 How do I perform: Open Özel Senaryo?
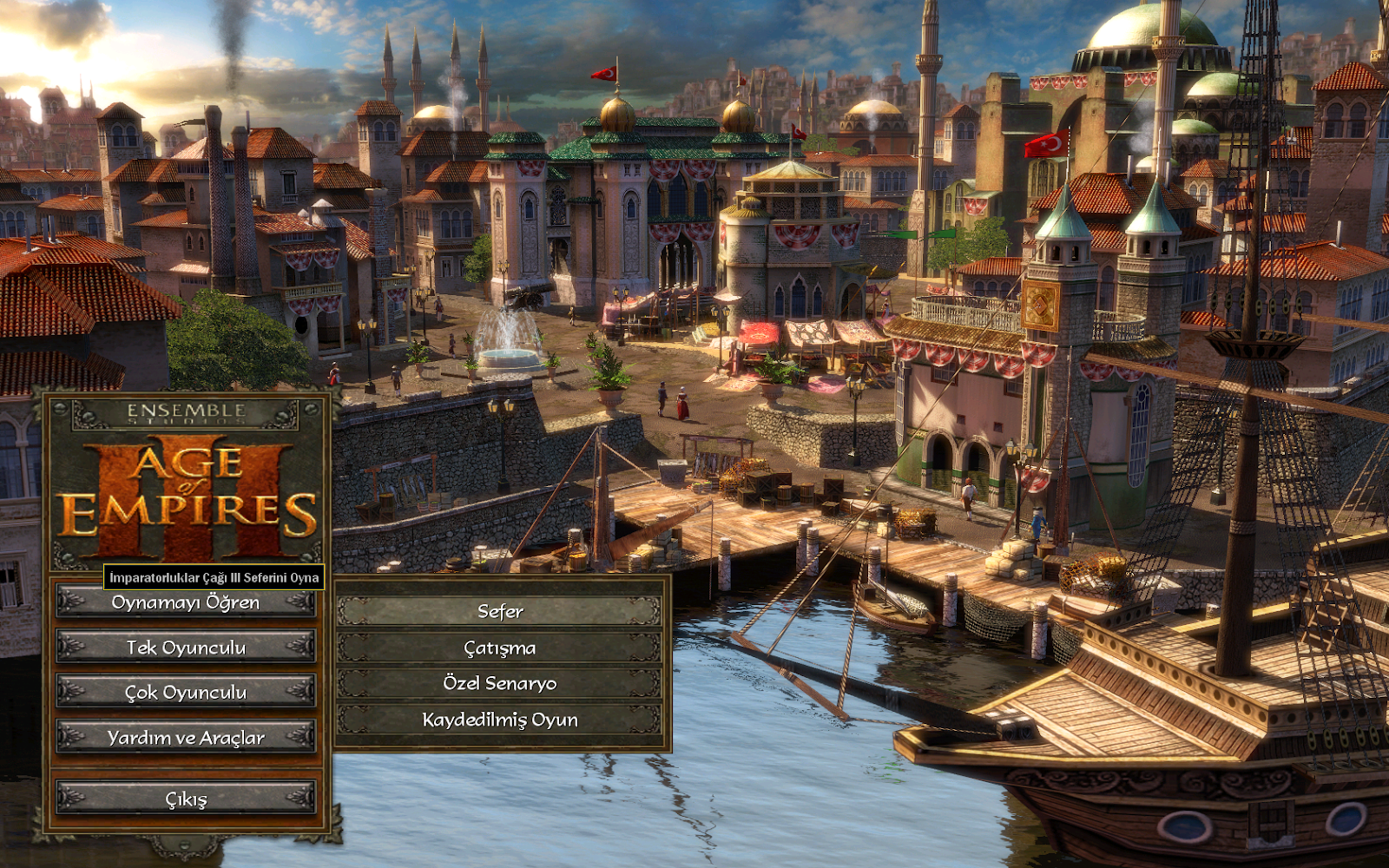point(500,683)
